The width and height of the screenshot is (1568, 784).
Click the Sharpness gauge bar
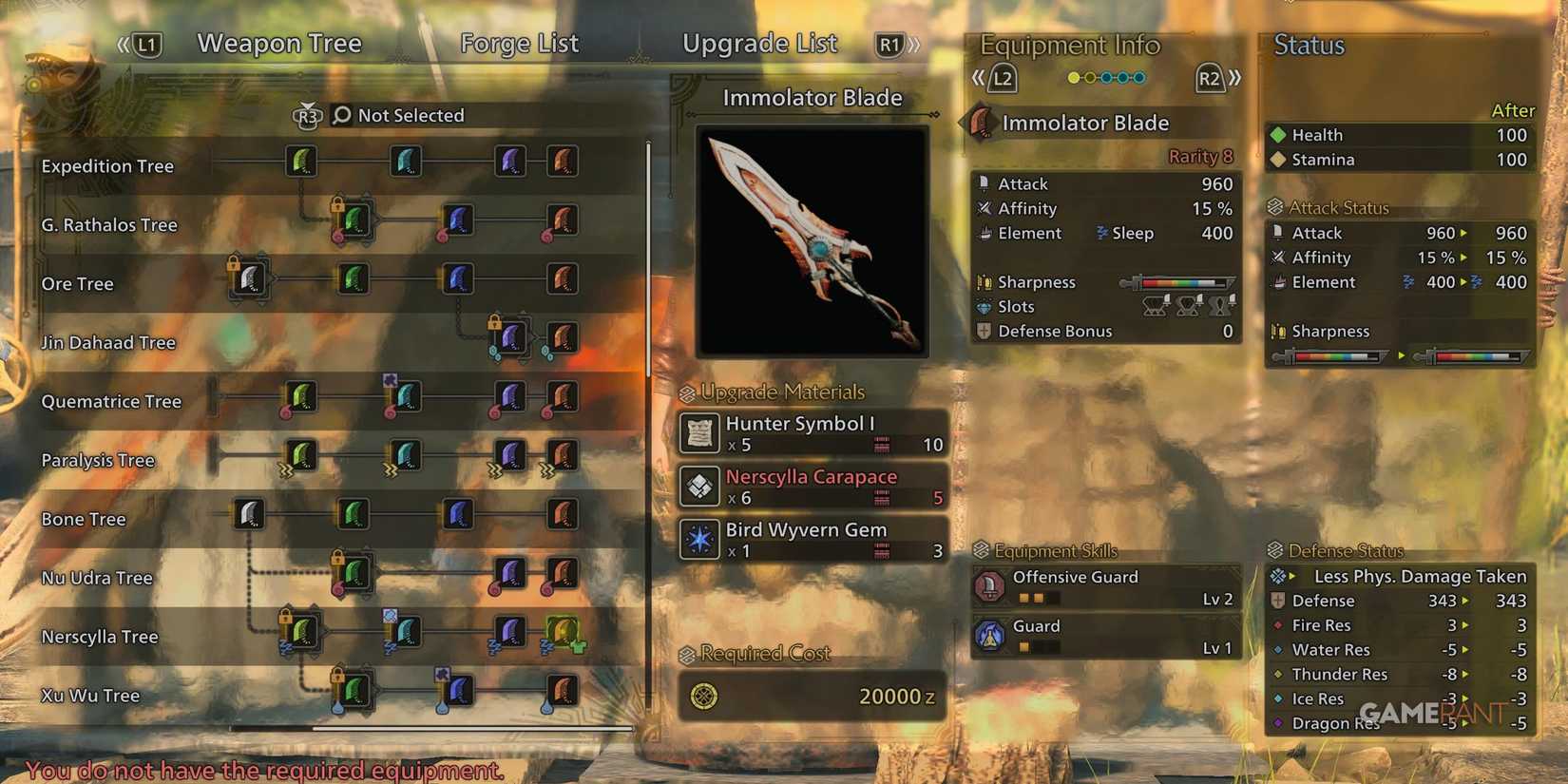tap(1178, 281)
